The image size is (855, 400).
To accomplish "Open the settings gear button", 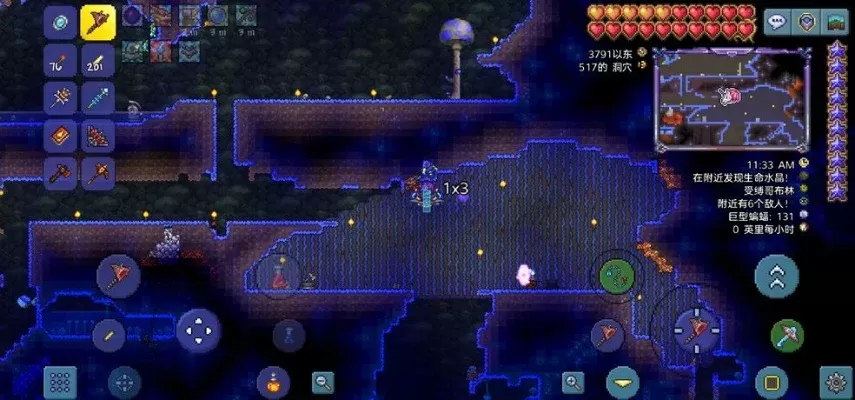I will pos(836,381).
